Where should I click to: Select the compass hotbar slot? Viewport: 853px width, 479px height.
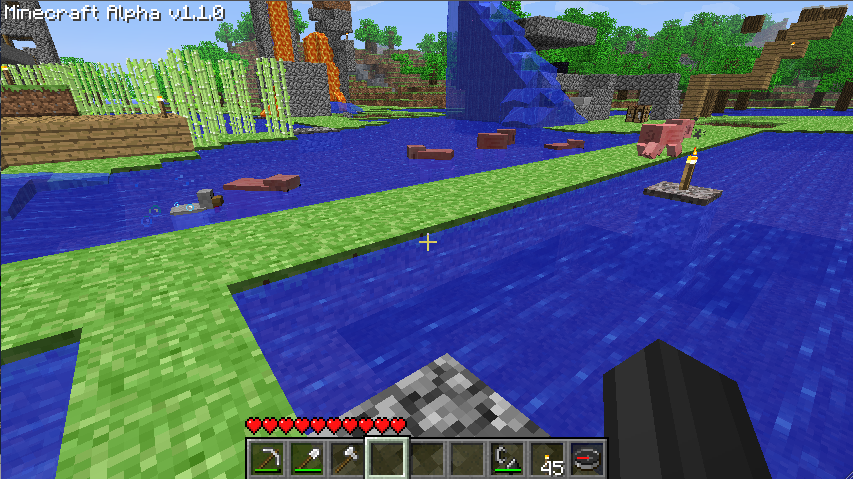586,459
